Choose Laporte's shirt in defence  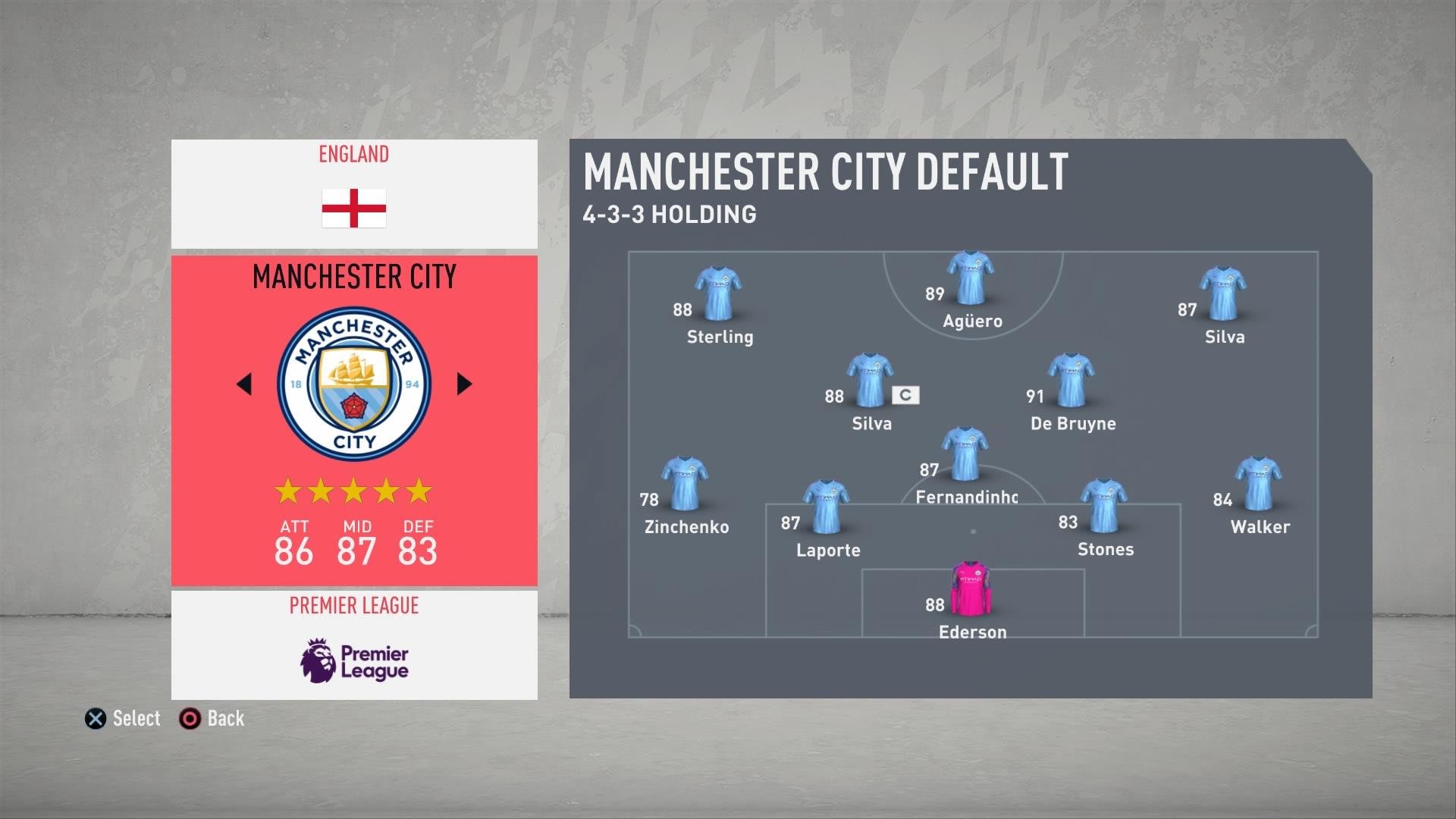826,507
